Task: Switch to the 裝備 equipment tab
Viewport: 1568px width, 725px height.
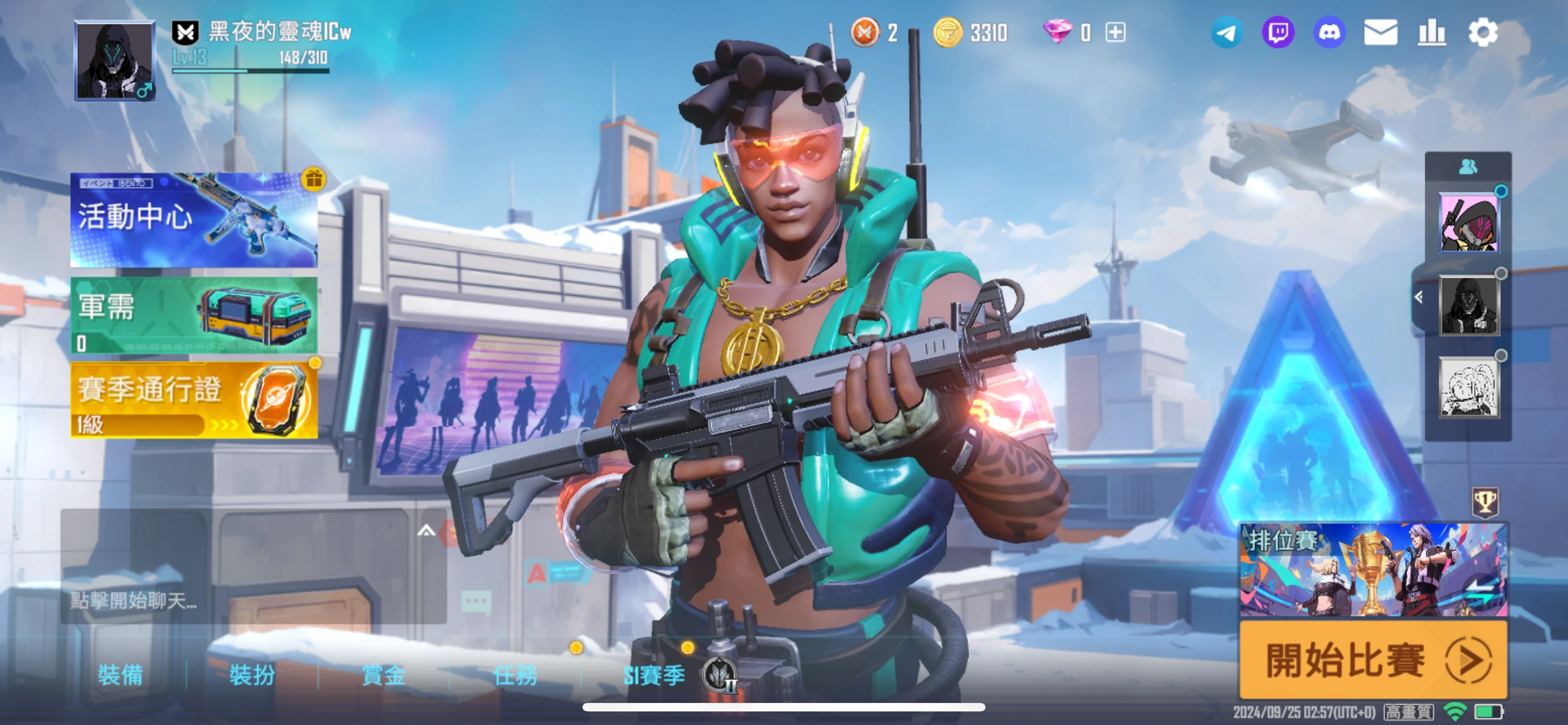Action: pos(121,675)
